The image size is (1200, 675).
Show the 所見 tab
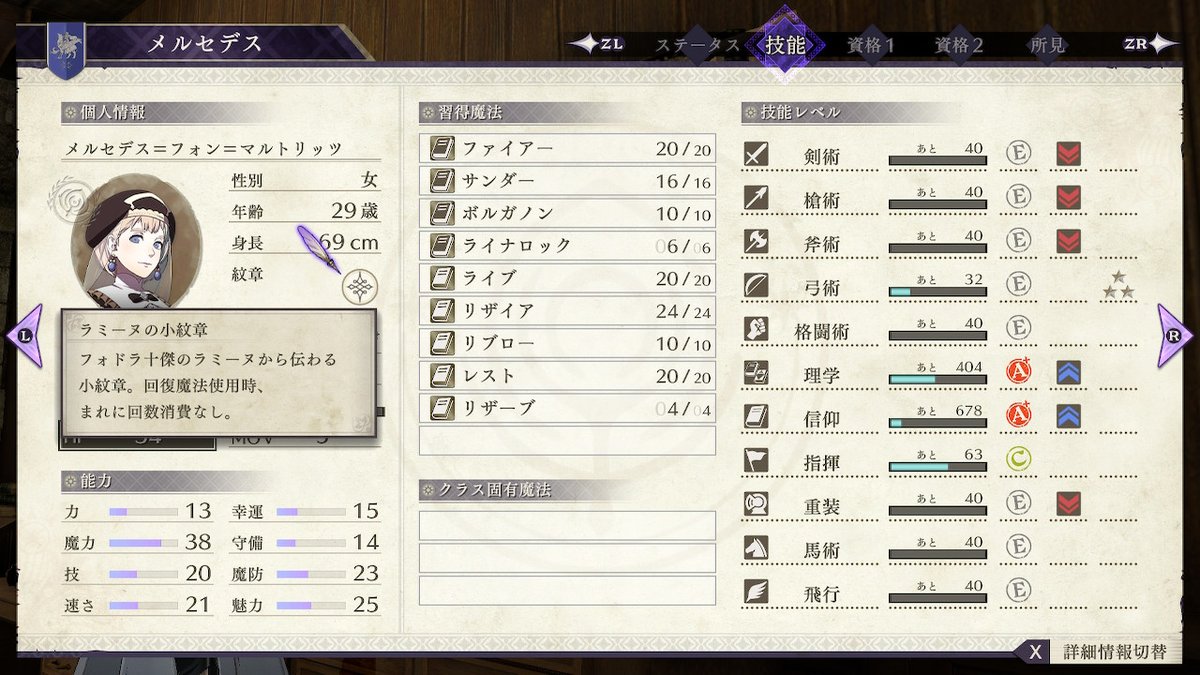(1047, 45)
